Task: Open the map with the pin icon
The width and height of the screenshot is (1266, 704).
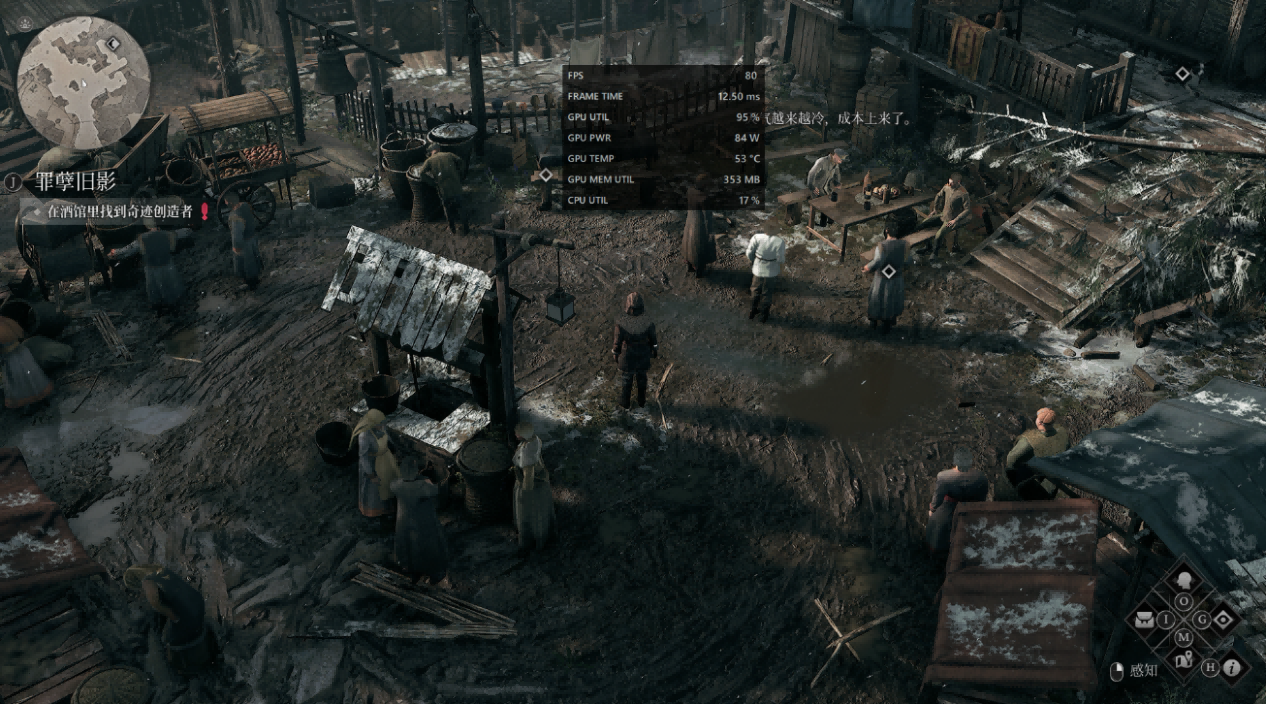Action: pyautogui.click(x=1184, y=661)
